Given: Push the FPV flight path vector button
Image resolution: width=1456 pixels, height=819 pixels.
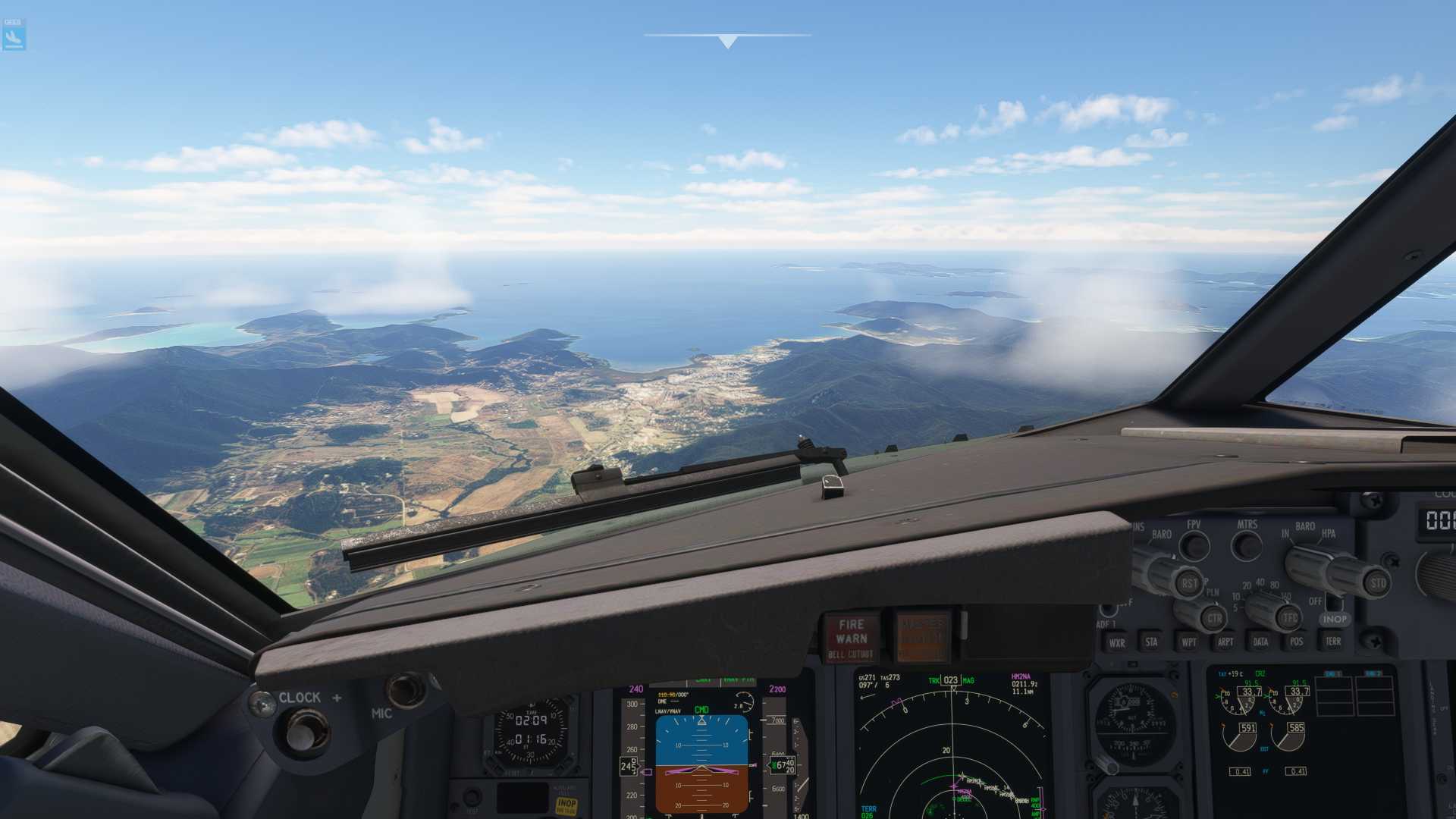Looking at the screenshot, I should [x=1195, y=545].
